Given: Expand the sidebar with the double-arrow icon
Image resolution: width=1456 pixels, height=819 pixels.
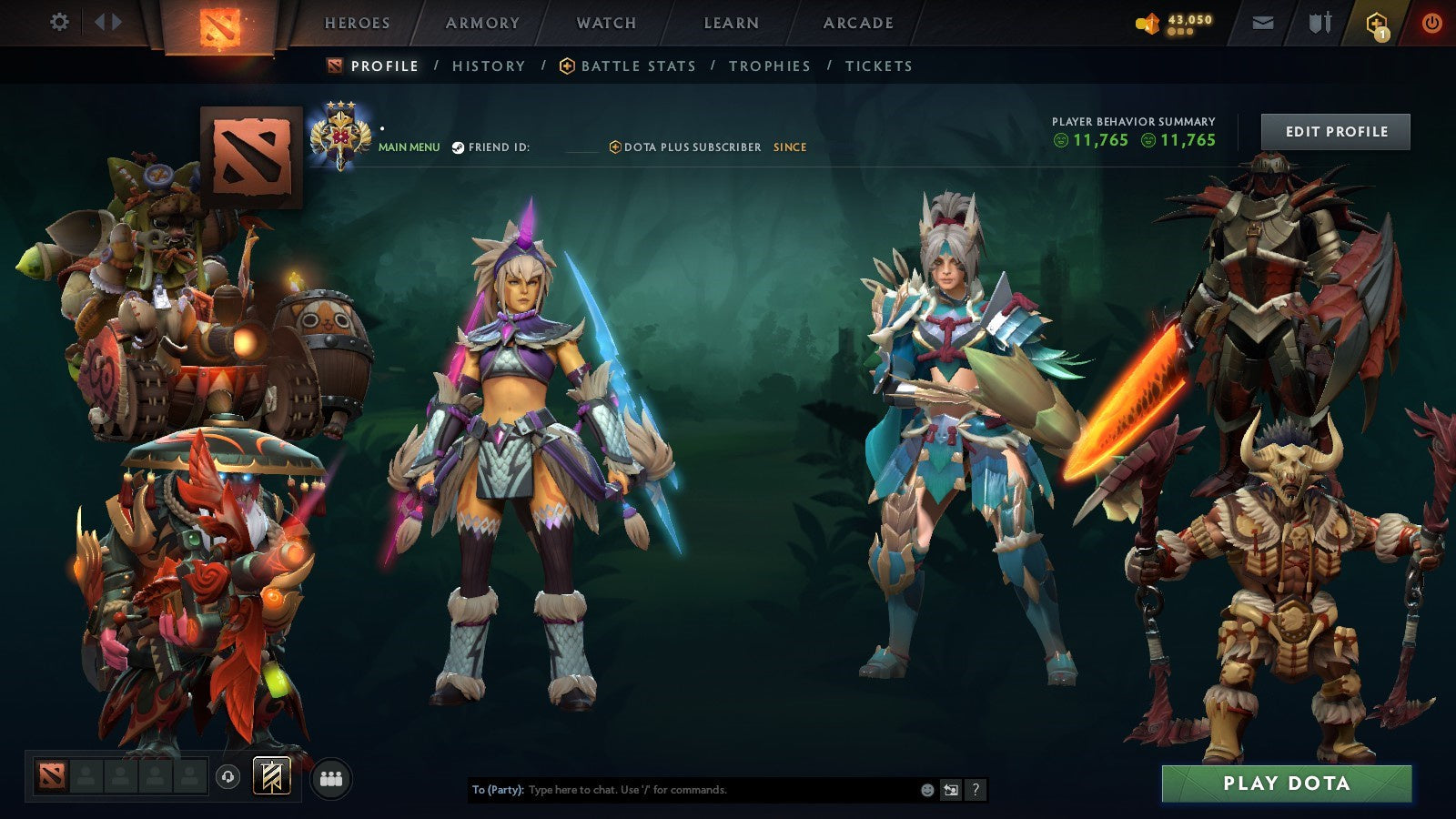Looking at the screenshot, I should tap(108, 23).
